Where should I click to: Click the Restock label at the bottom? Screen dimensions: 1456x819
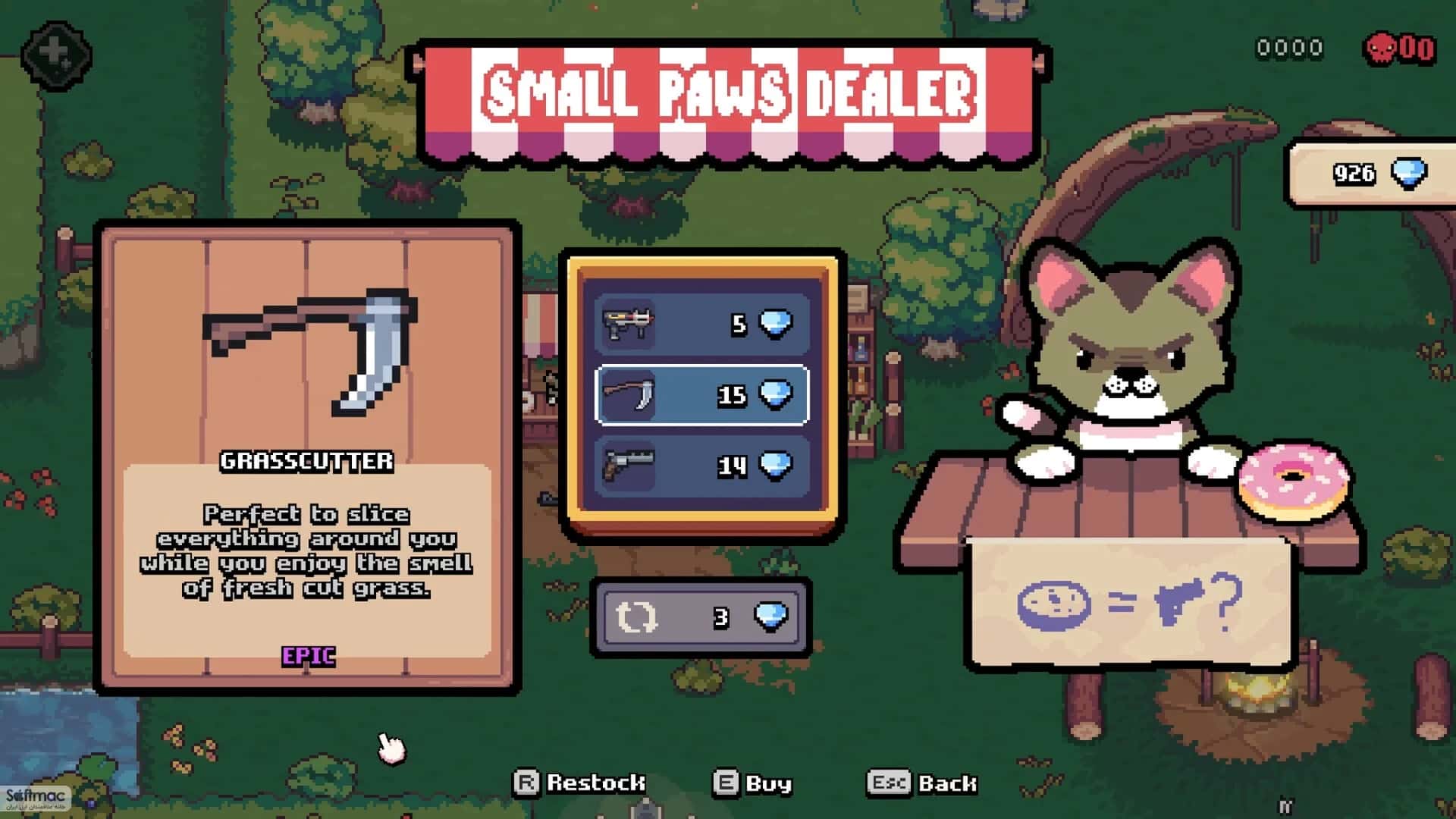[x=580, y=783]
